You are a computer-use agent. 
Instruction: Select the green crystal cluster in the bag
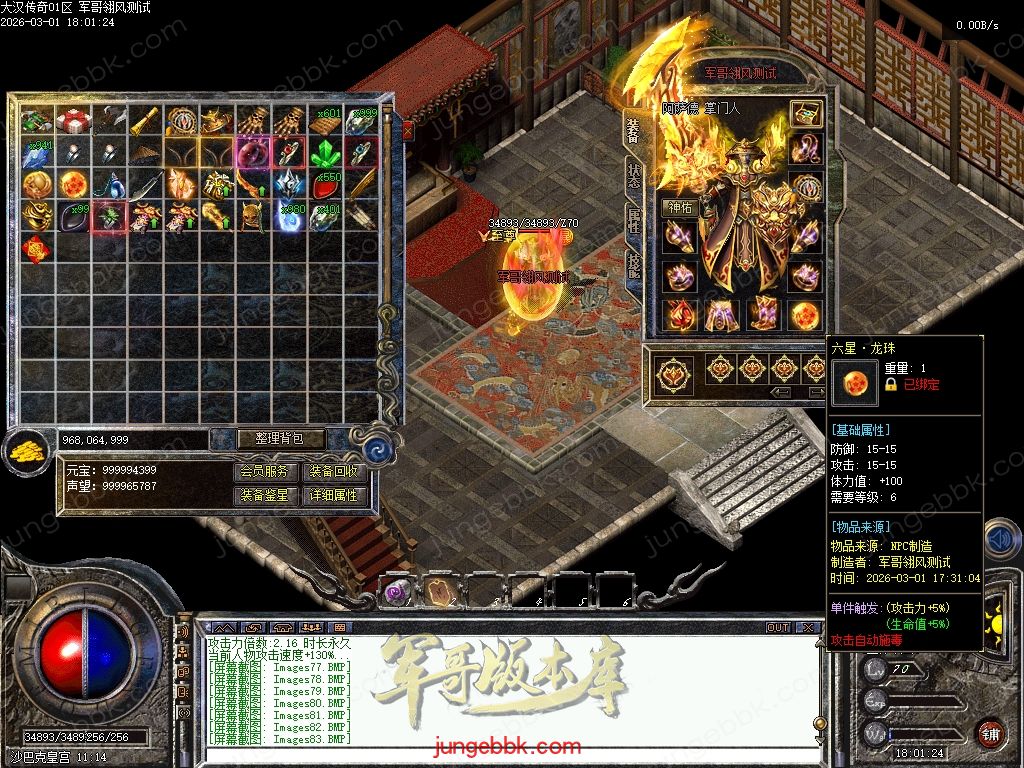pyautogui.click(x=324, y=152)
